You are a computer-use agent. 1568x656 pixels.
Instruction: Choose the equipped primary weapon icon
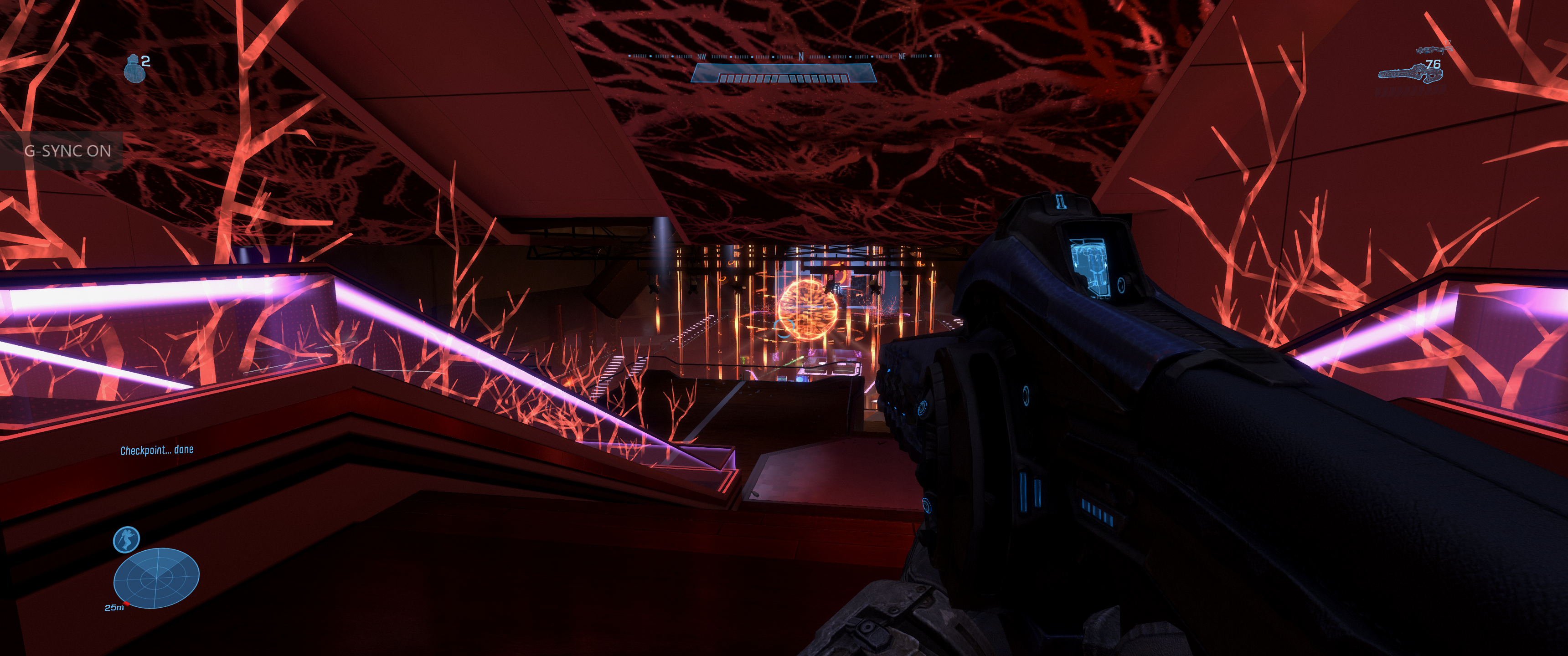tap(1410, 74)
